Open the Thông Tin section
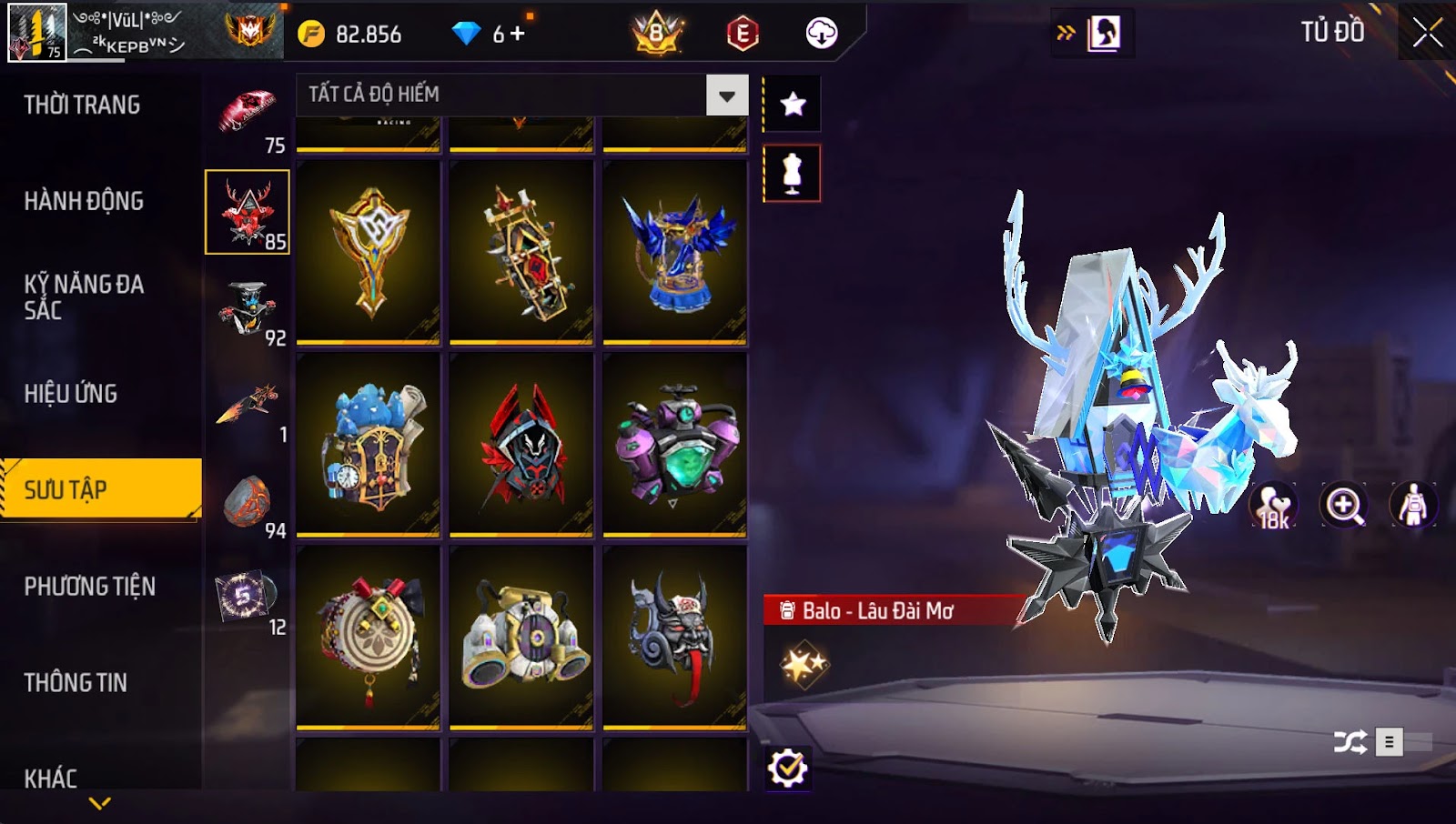This screenshot has width=1456, height=824. pos(76,683)
